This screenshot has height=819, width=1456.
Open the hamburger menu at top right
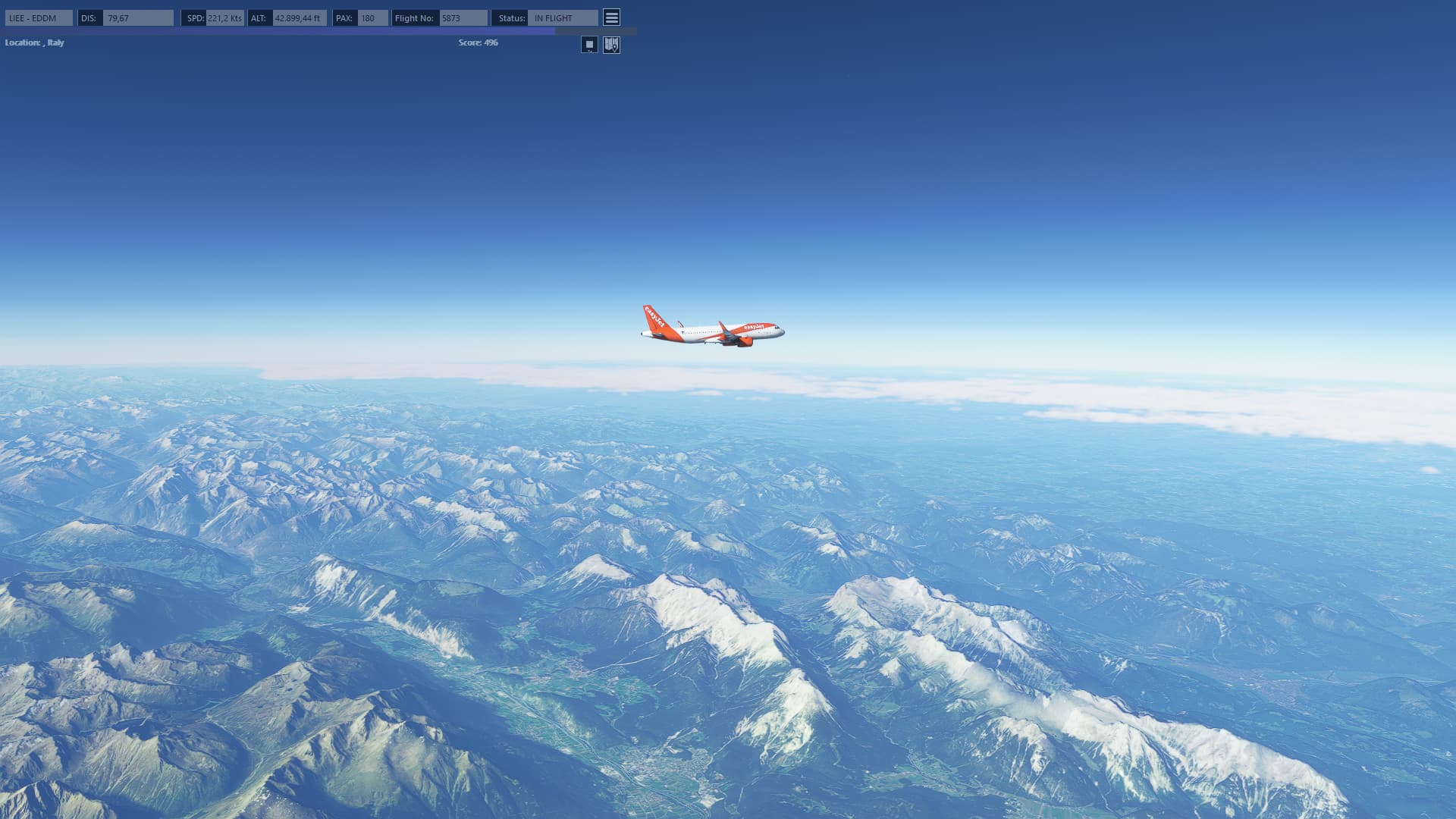tap(611, 17)
